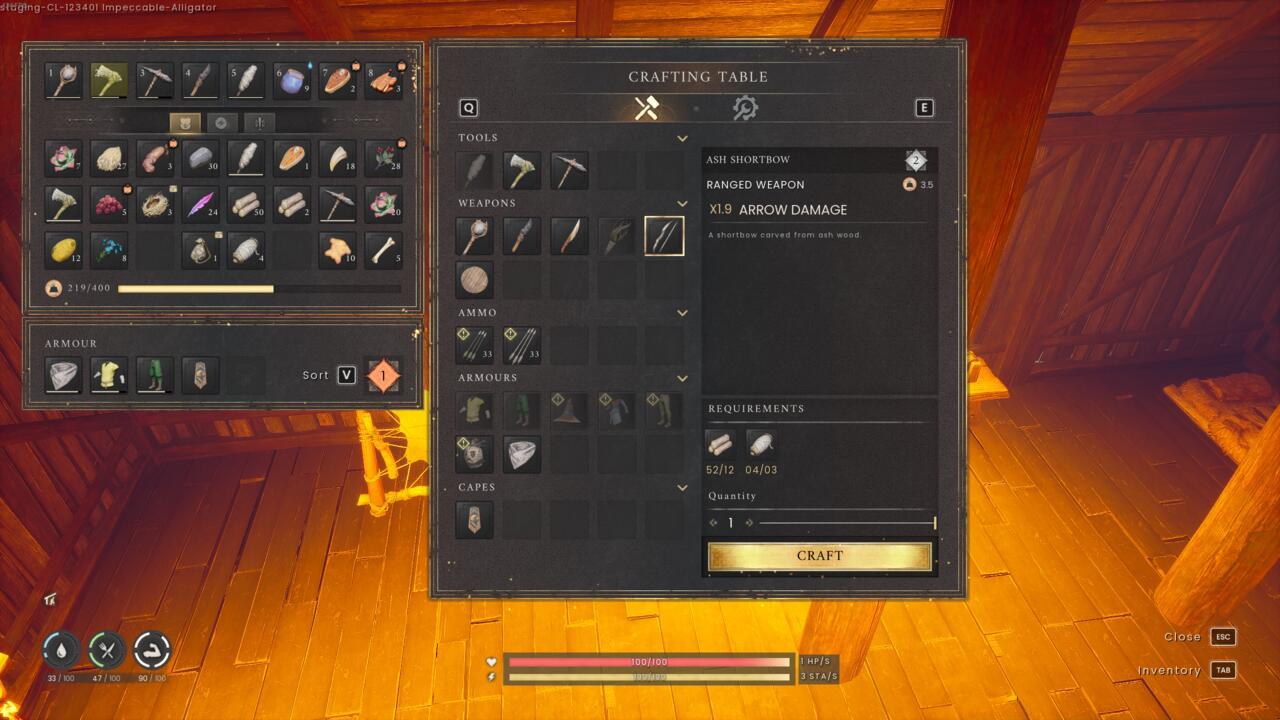Collapse the Armours category
The image size is (1280, 720).
pos(683,377)
